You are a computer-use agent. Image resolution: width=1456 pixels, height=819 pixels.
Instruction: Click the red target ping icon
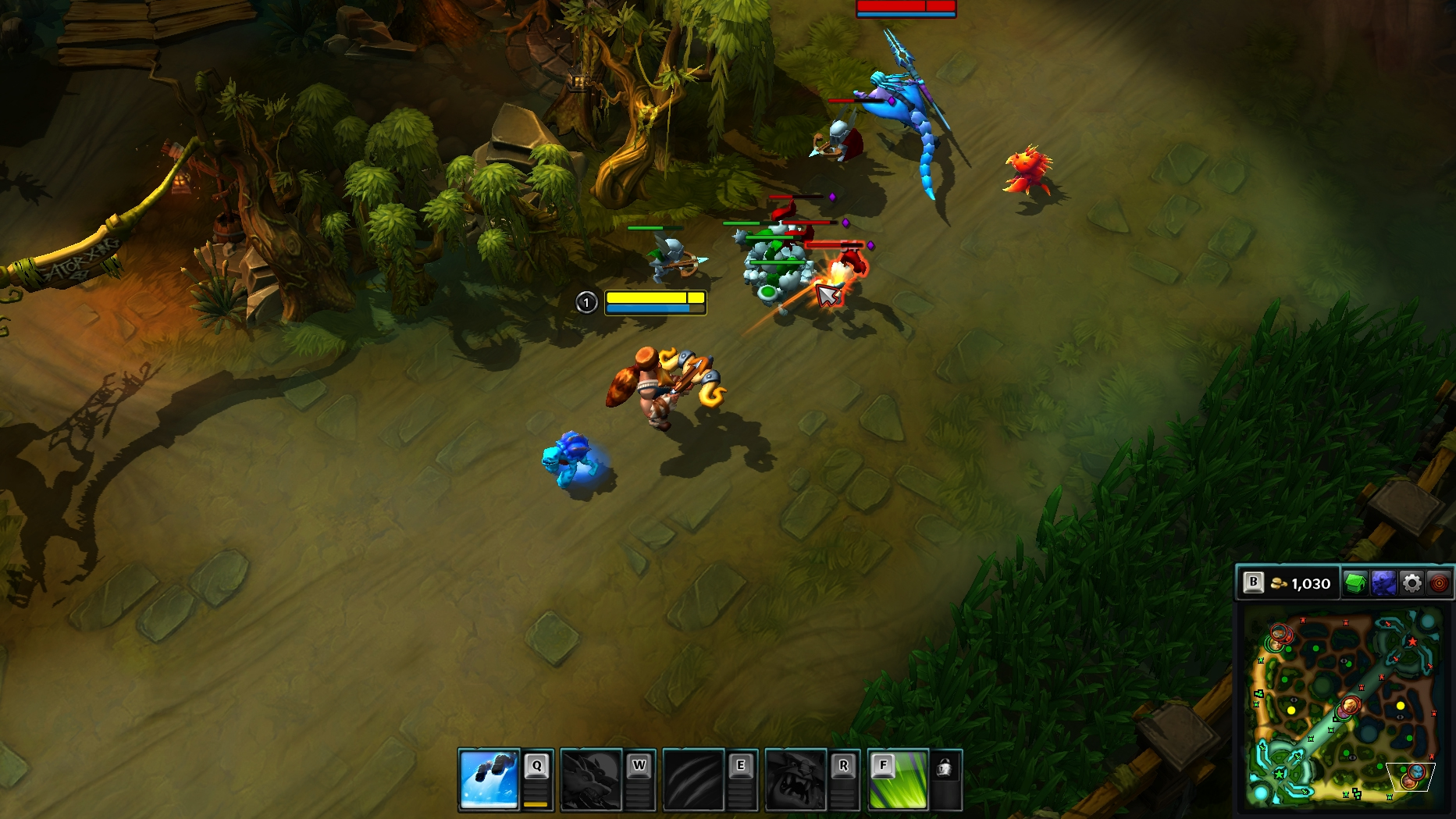click(1439, 583)
